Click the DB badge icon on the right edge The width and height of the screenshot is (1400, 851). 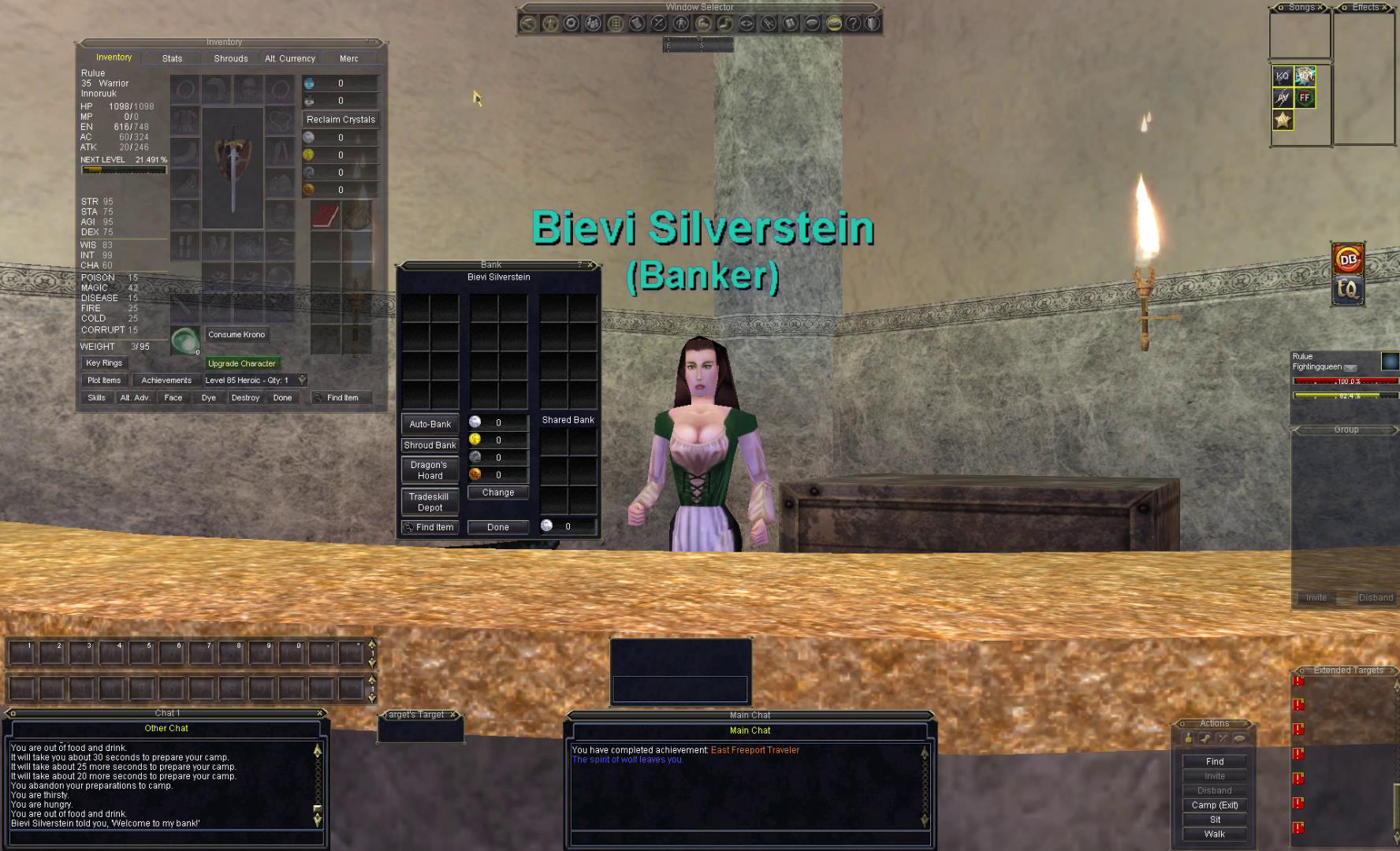click(1349, 260)
